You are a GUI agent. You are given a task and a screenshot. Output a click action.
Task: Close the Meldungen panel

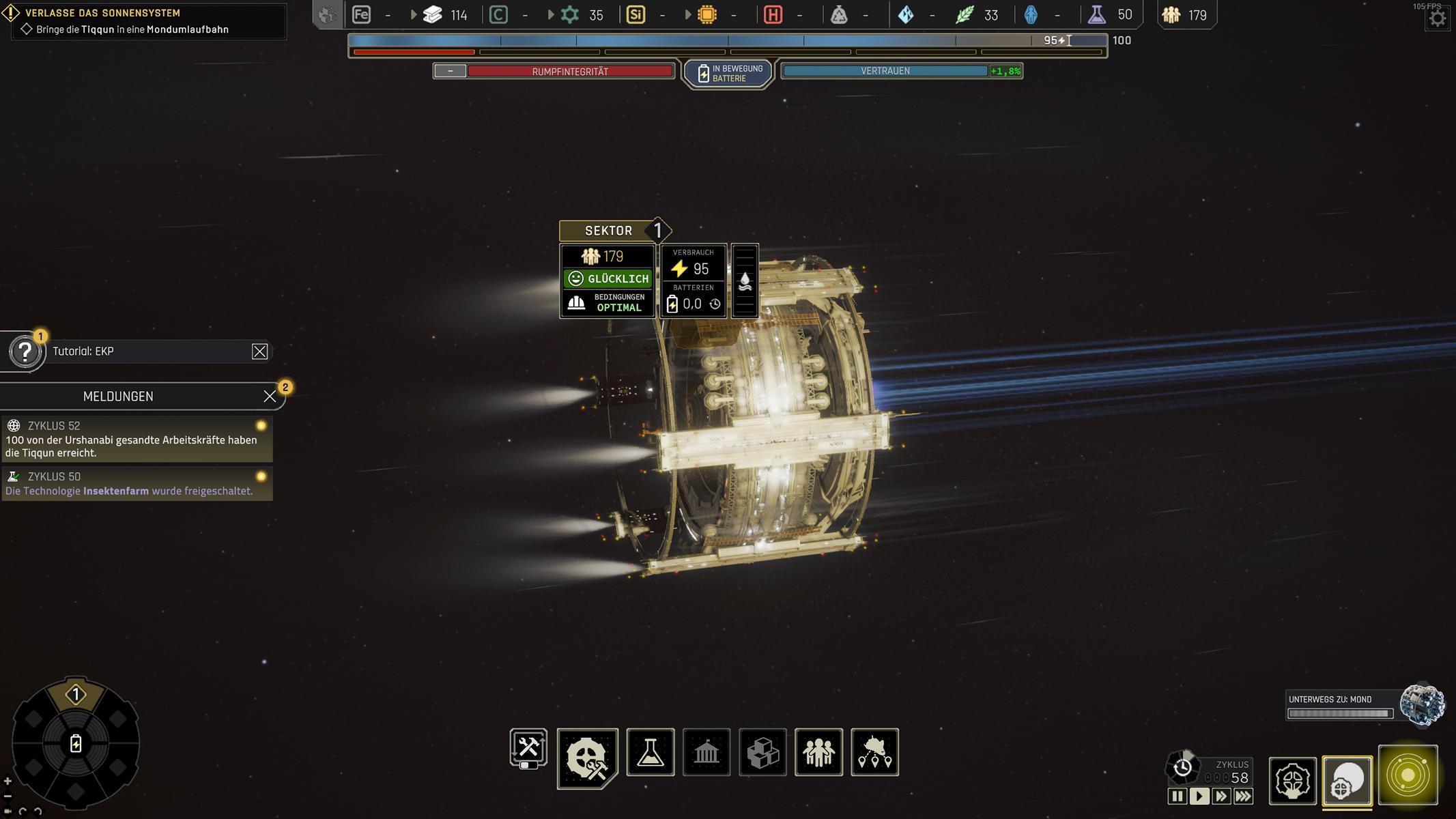270,397
